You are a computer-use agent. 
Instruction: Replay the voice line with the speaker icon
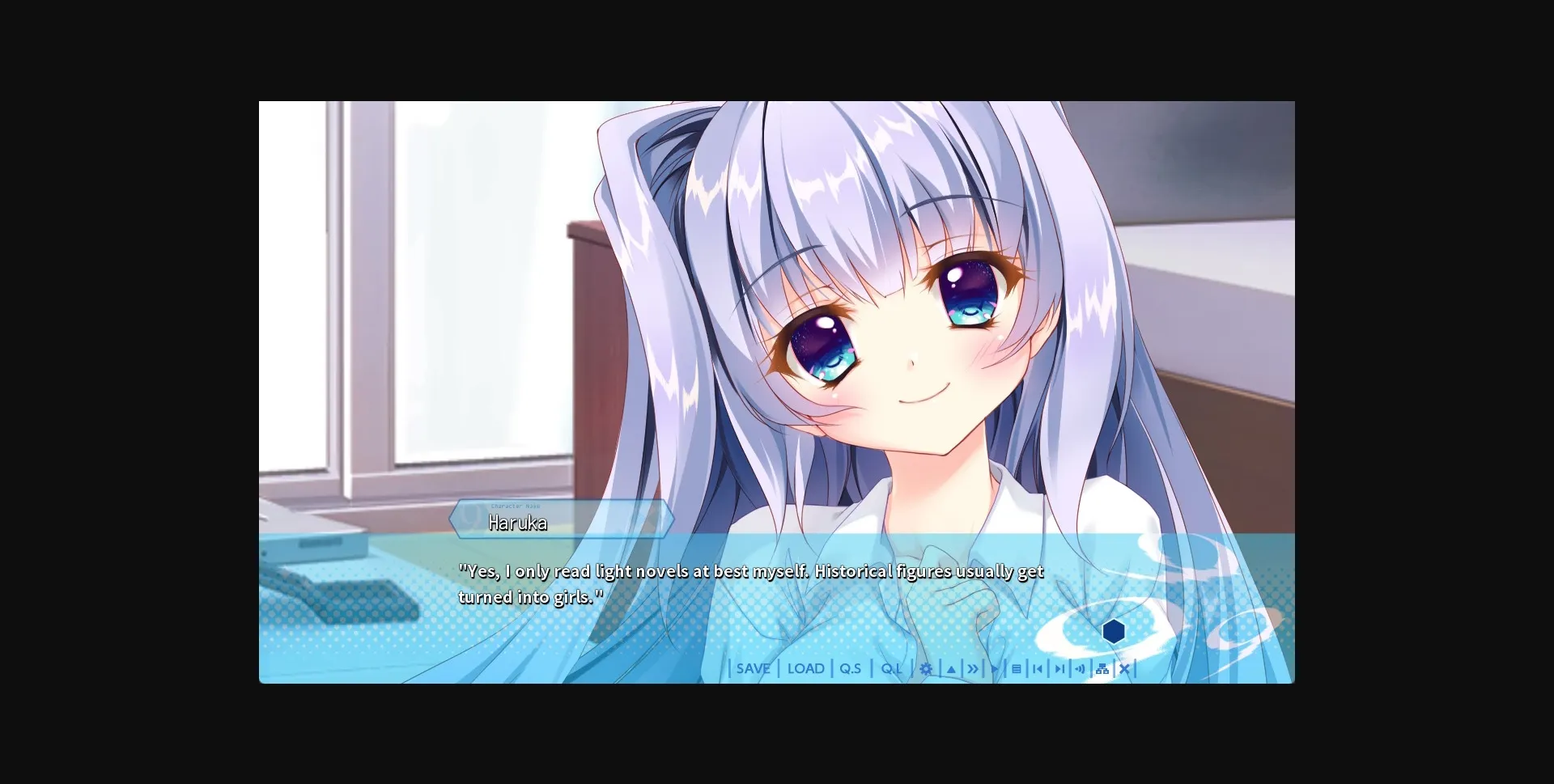1081,668
